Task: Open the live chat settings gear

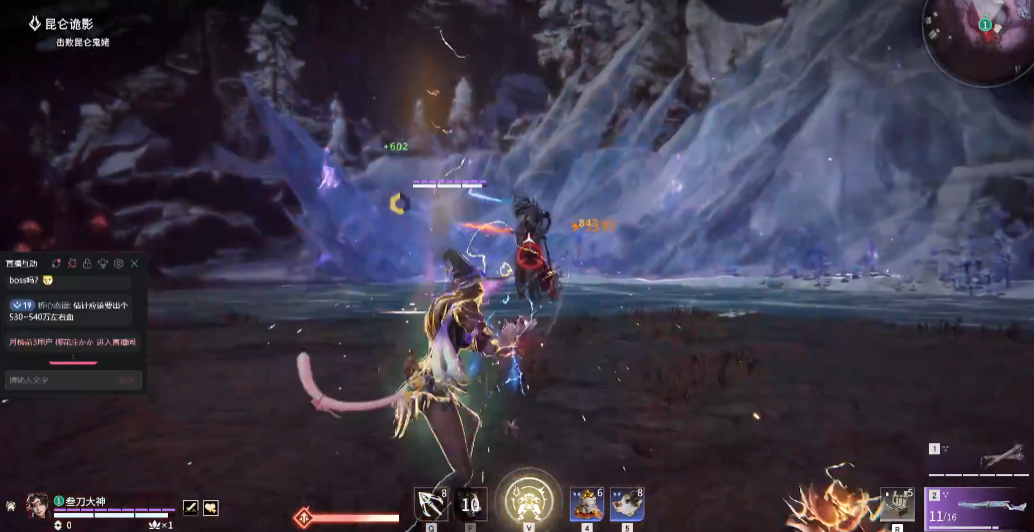Action: point(118,264)
